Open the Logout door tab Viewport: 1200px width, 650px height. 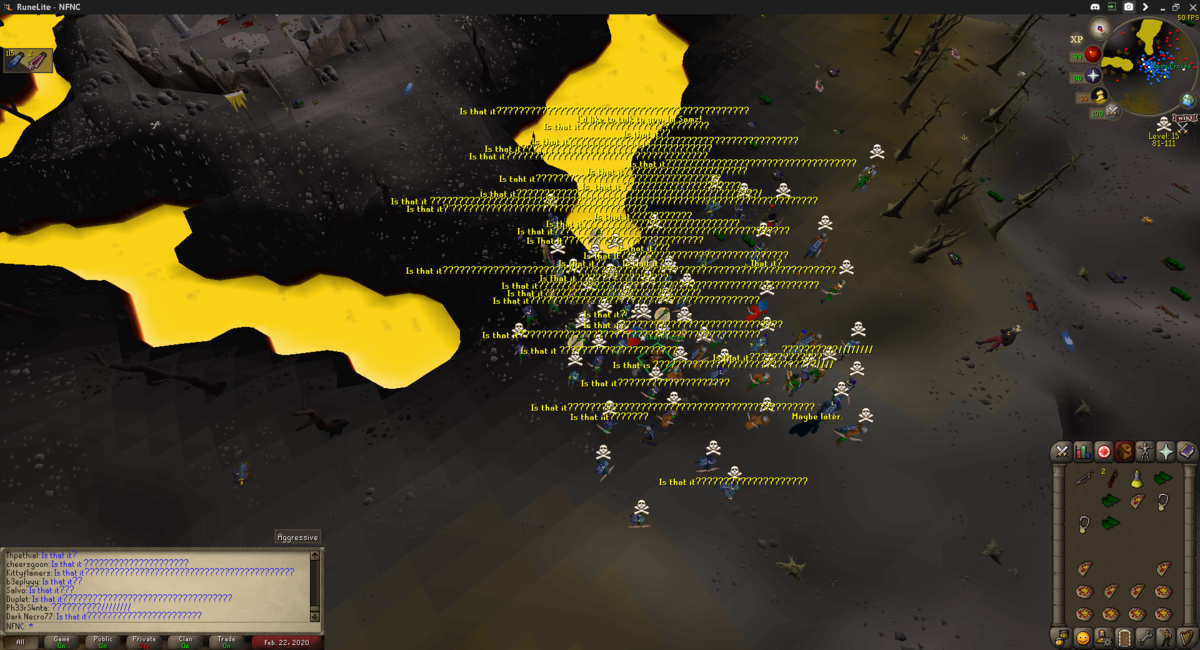[x=1124, y=637]
